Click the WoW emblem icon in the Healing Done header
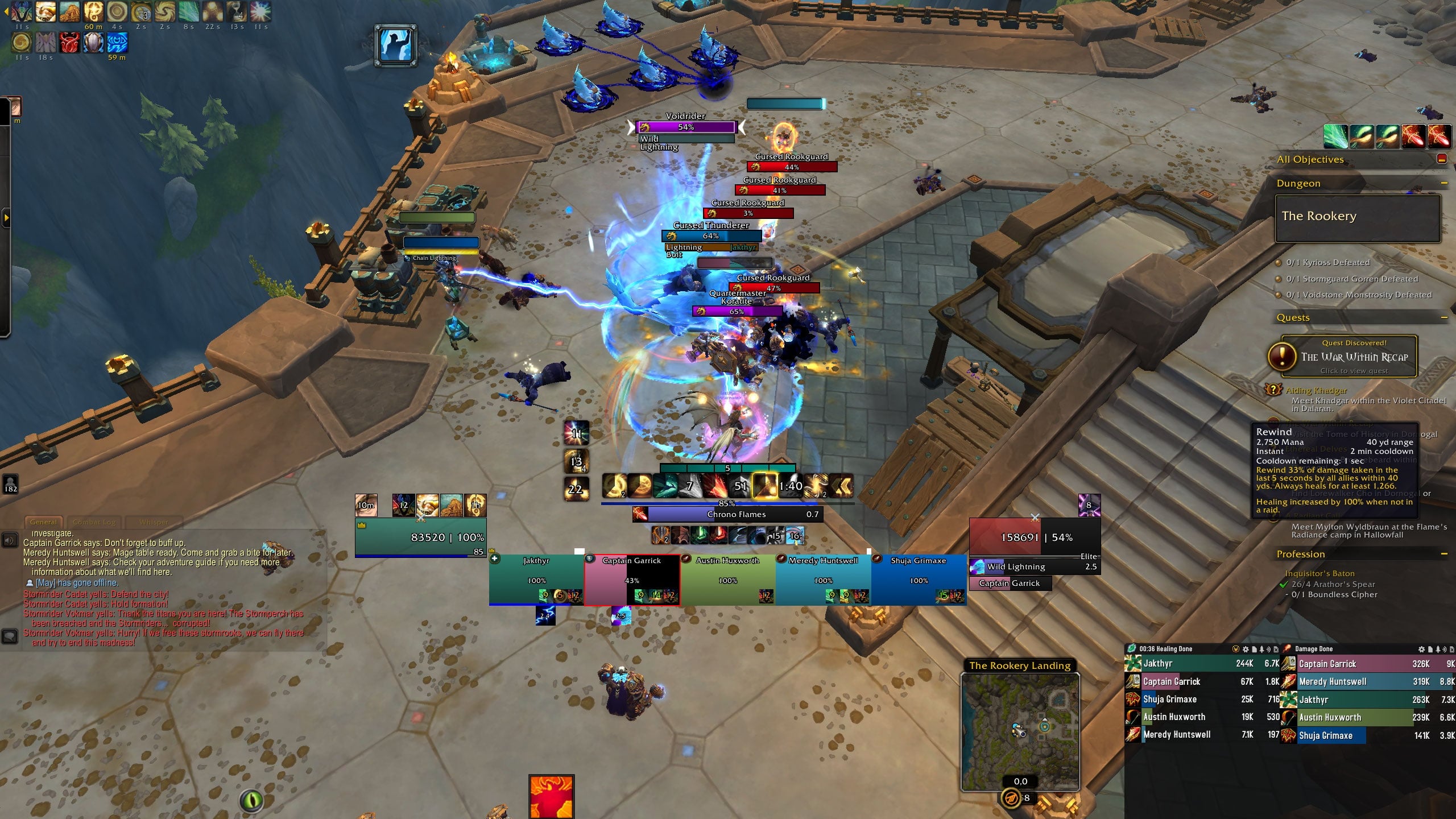Viewport: 1456px width, 819px height. [x=1235, y=649]
